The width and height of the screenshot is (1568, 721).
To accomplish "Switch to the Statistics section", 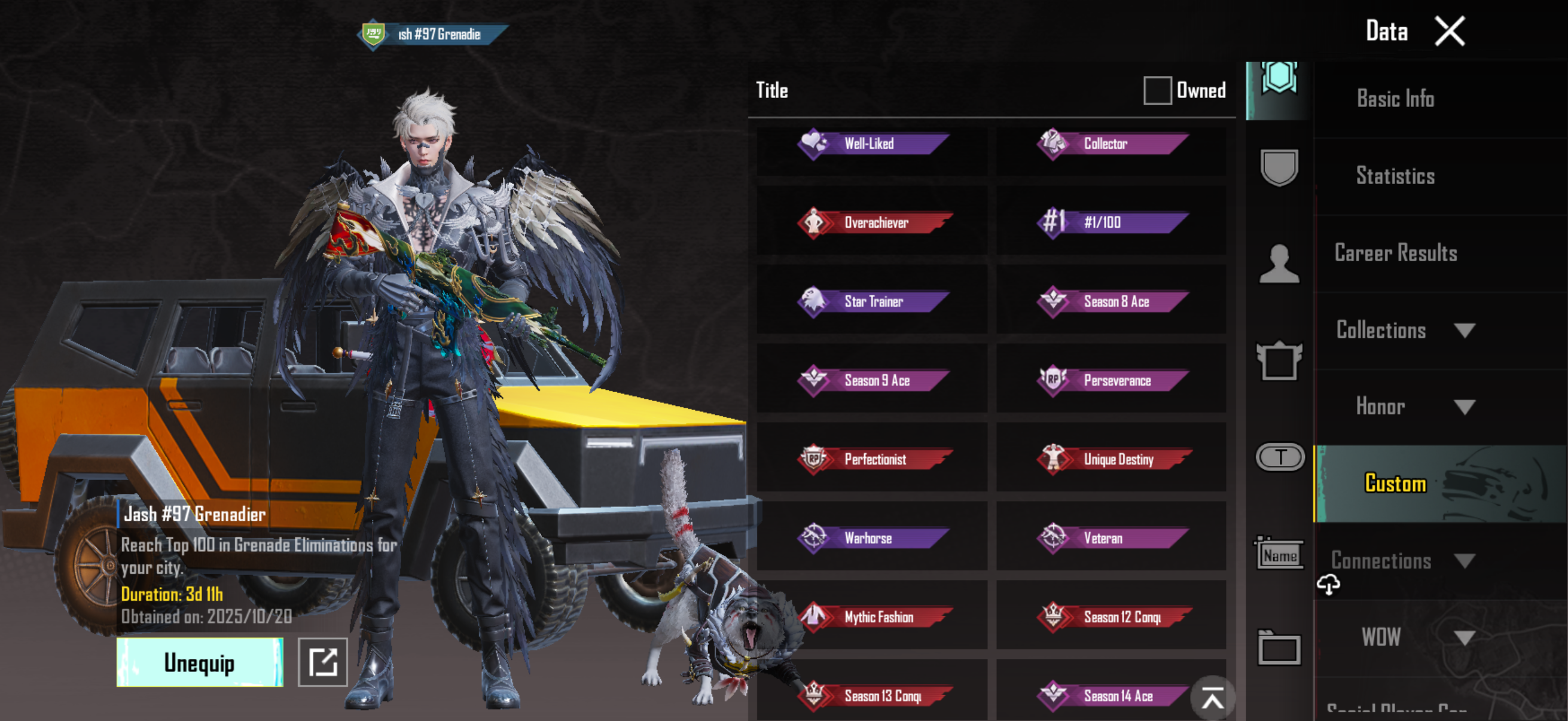I will coord(1395,176).
